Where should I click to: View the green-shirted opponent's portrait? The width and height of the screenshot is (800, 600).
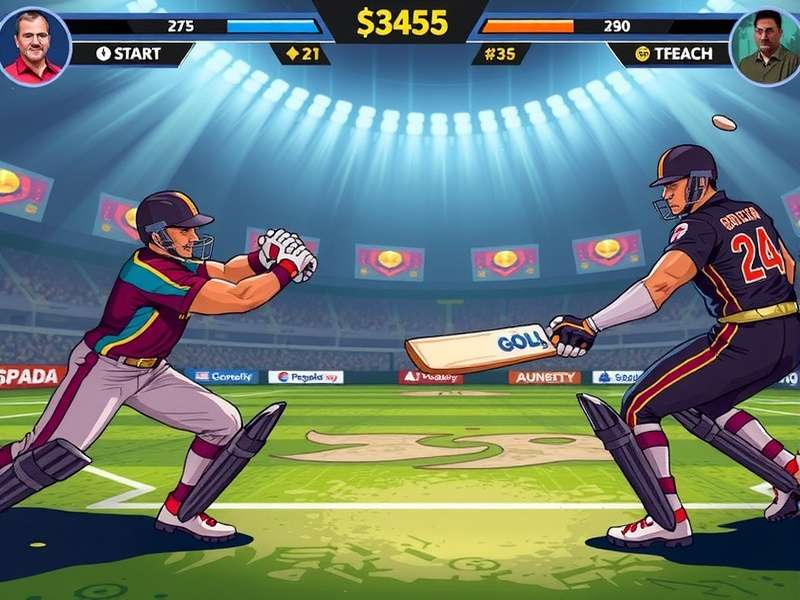[765, 46]
